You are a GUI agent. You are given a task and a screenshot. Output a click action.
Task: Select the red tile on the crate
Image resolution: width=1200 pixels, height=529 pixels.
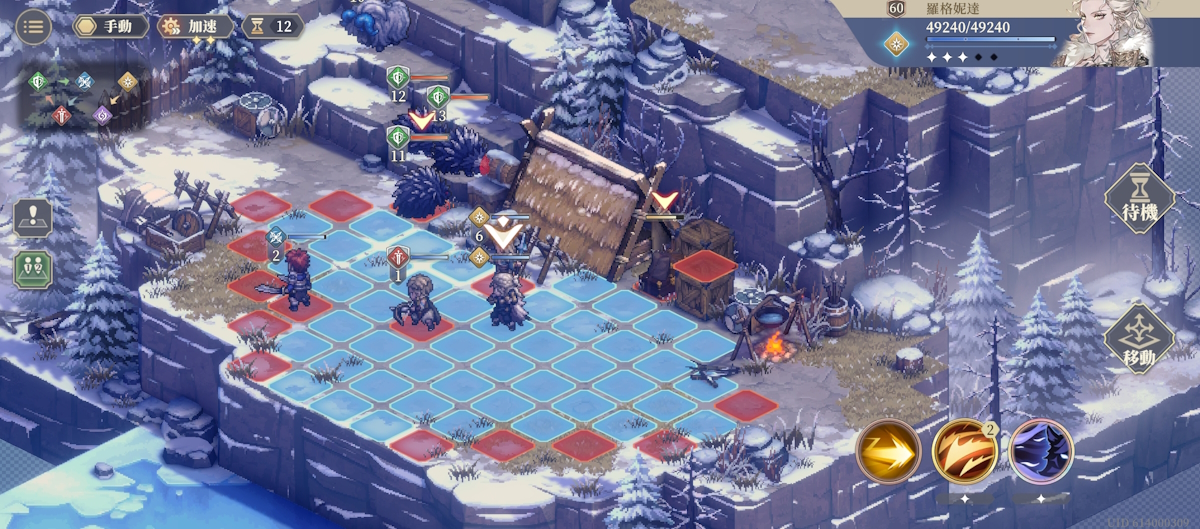coord(703,266)
